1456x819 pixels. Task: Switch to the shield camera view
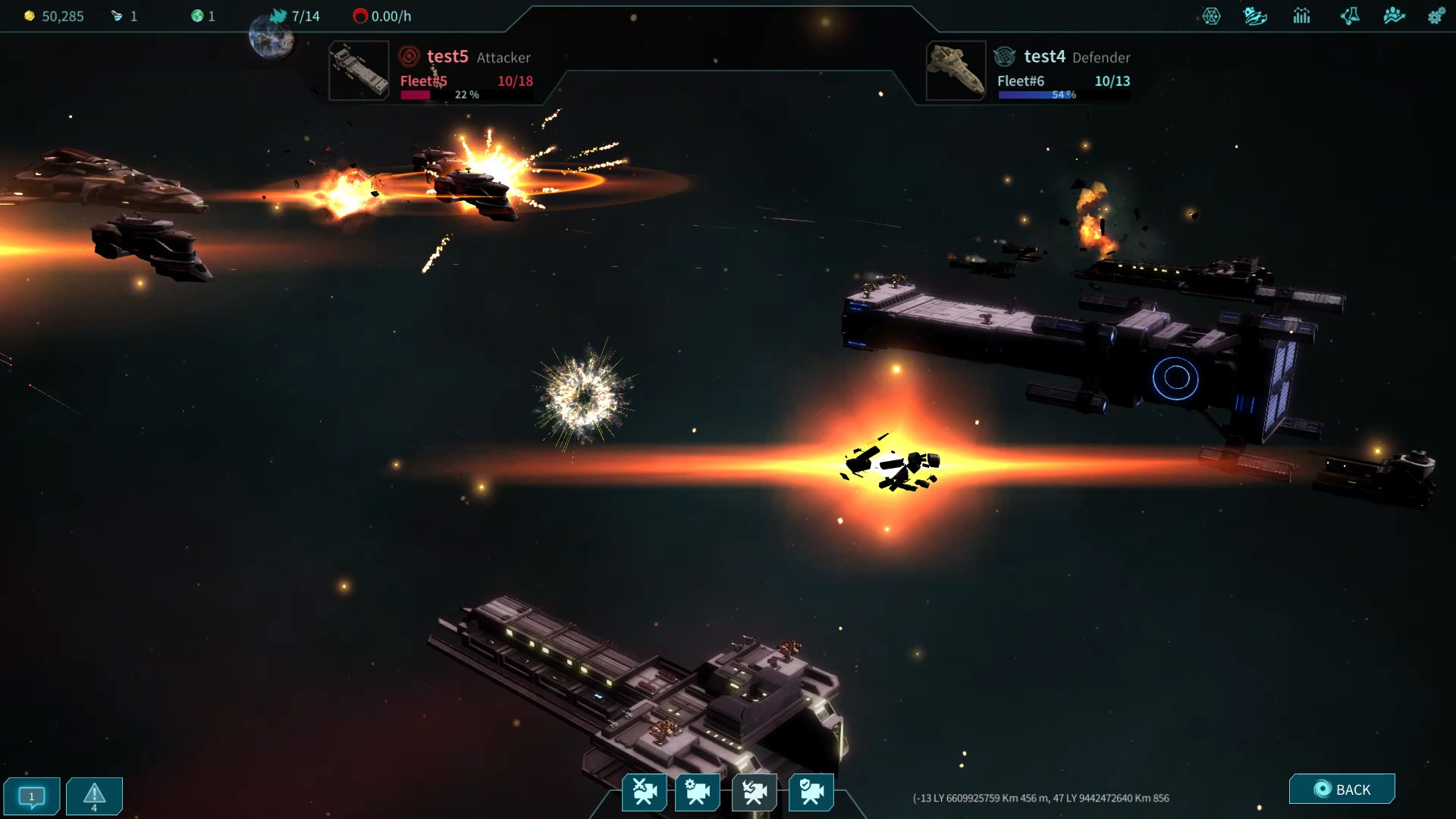click(811, 792)
